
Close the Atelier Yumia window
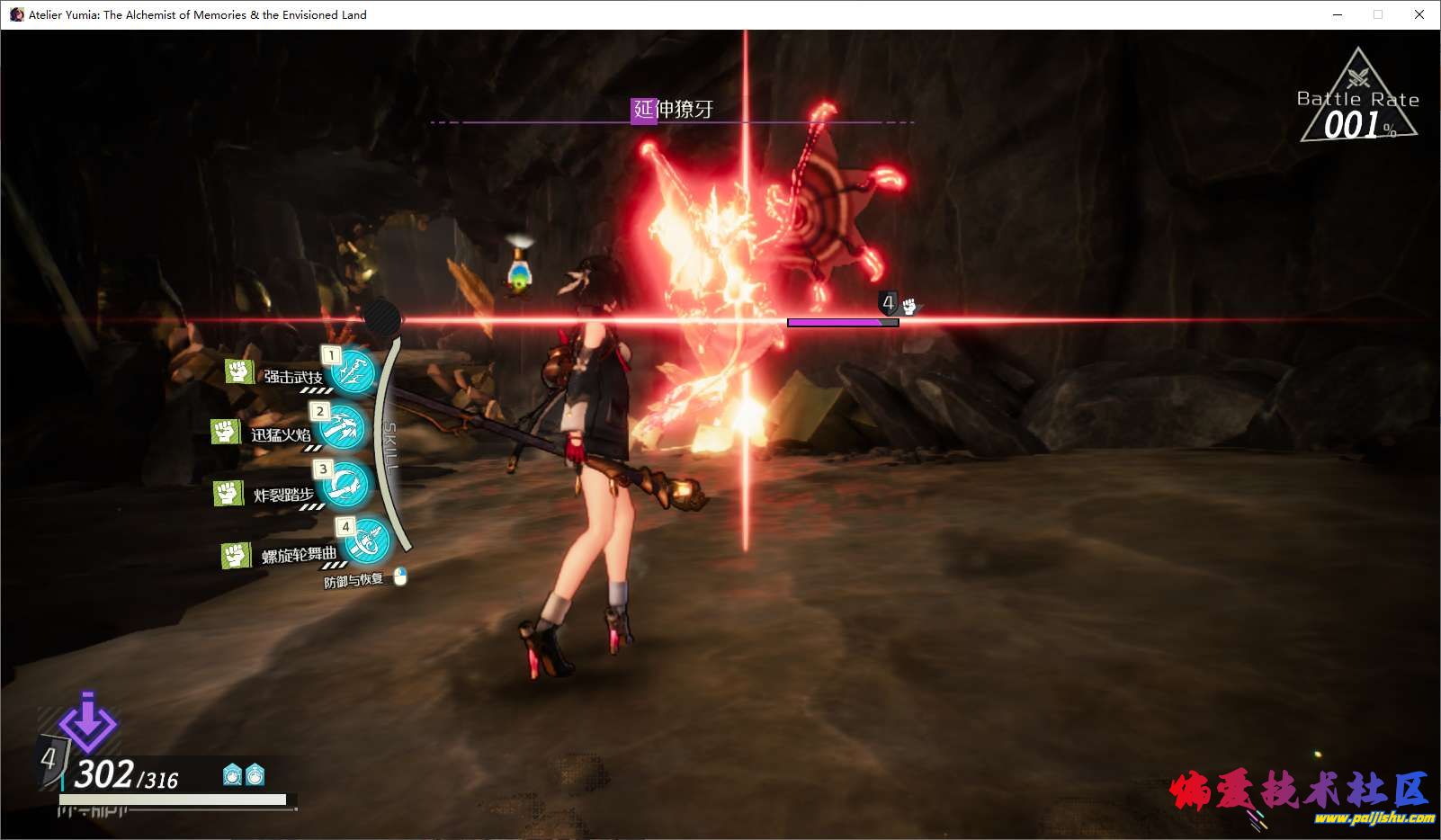point(1419,14)
